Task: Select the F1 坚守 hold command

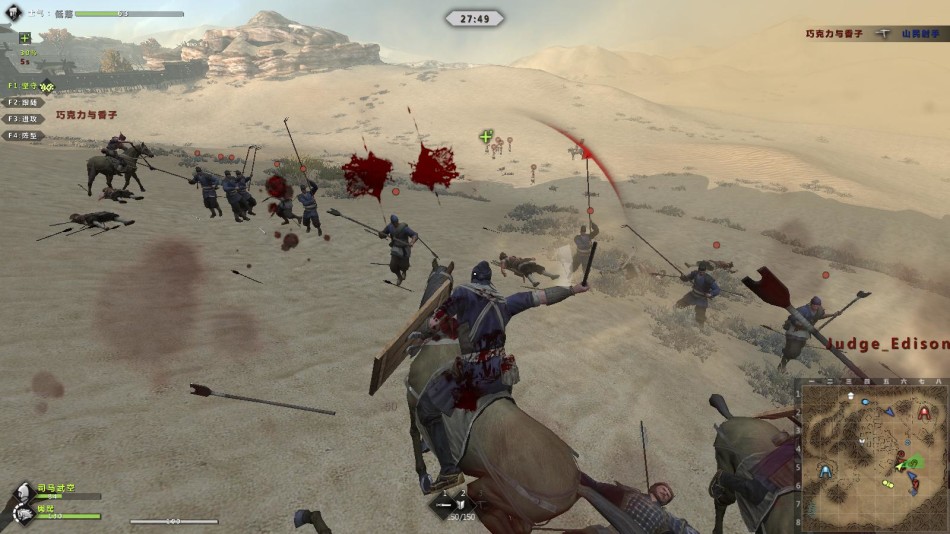Action: tap(24, 86)
